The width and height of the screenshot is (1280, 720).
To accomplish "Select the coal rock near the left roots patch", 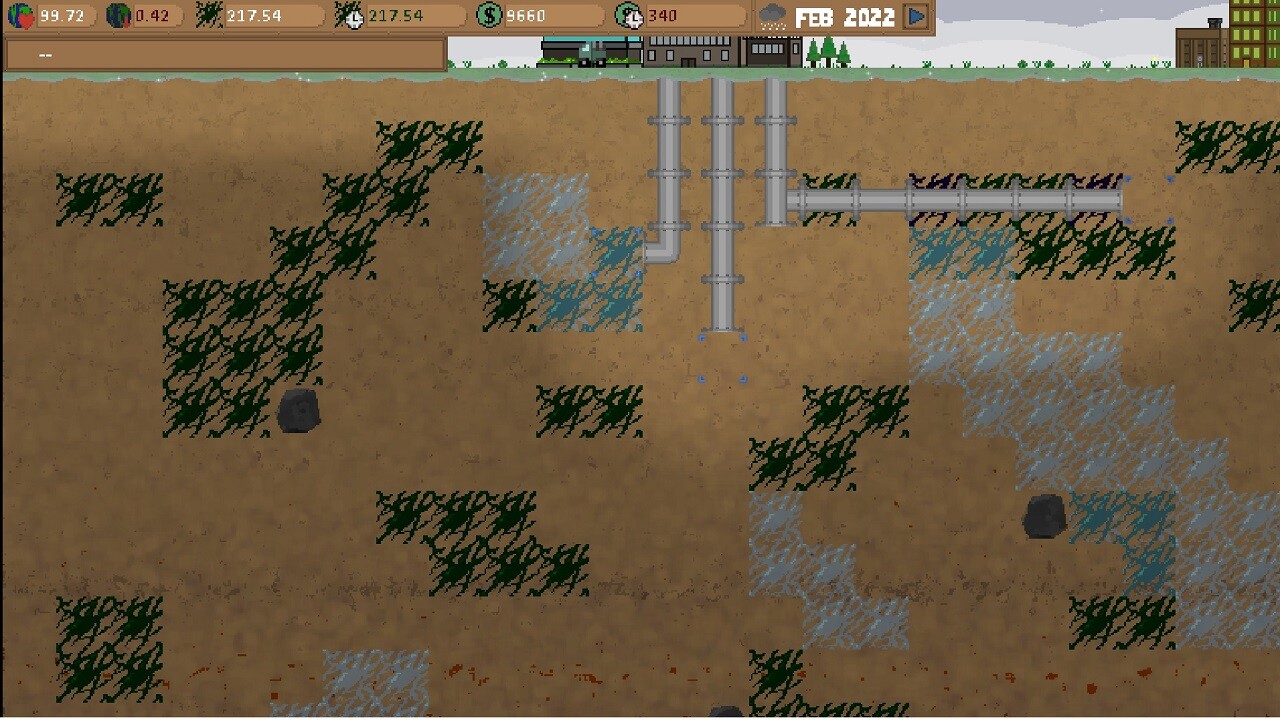I will point(297,410).
